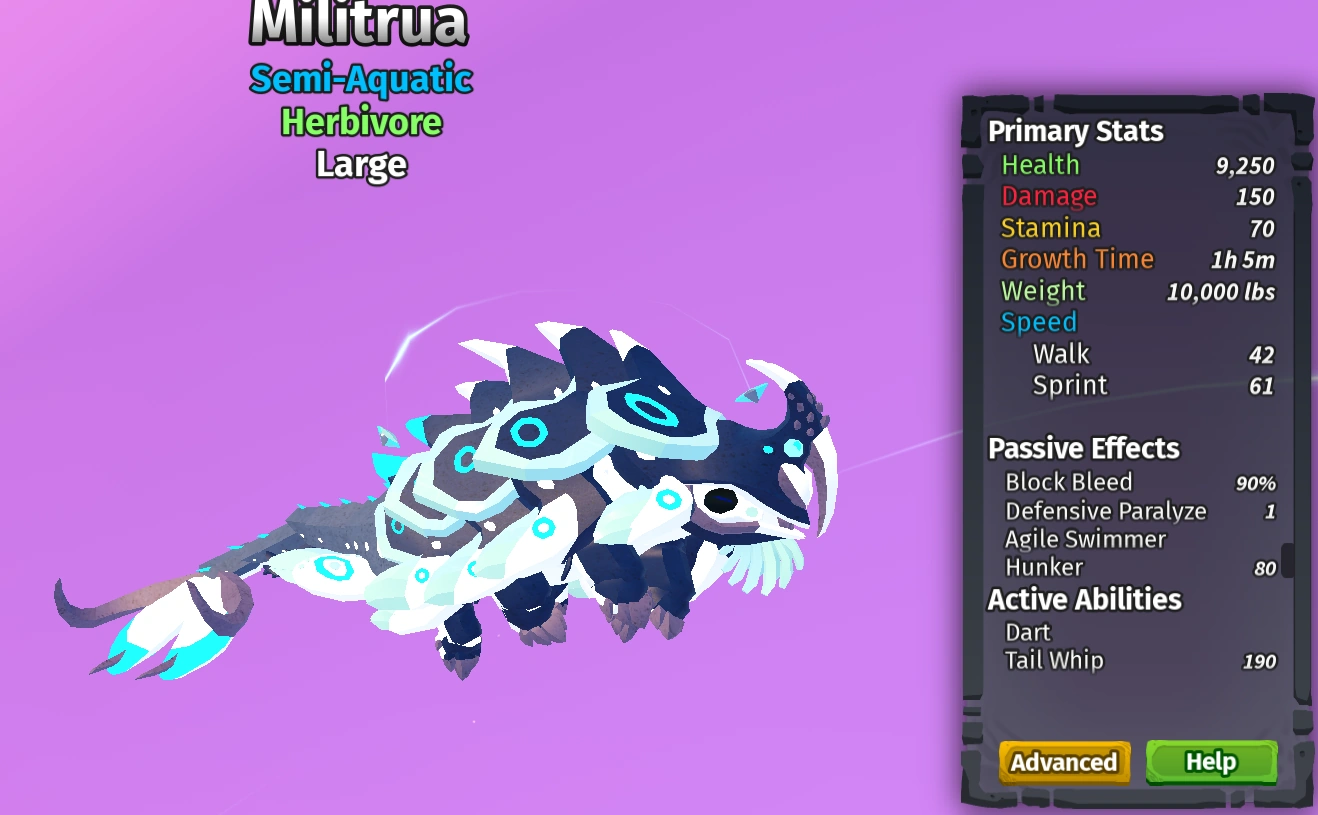Toggle the Defensive Paralyze passive

click(x=1105, y=511)
